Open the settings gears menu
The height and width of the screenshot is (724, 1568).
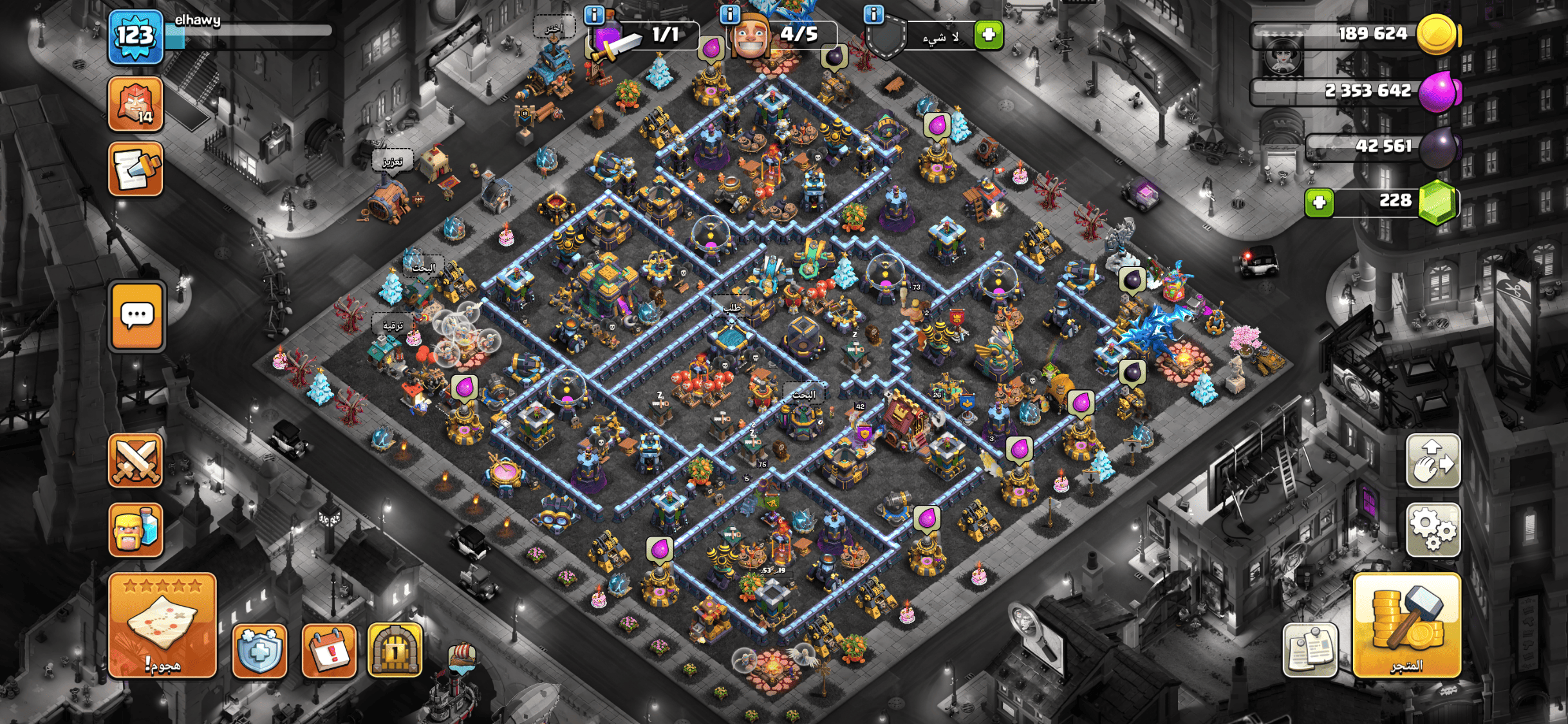tap(1433, 529)
